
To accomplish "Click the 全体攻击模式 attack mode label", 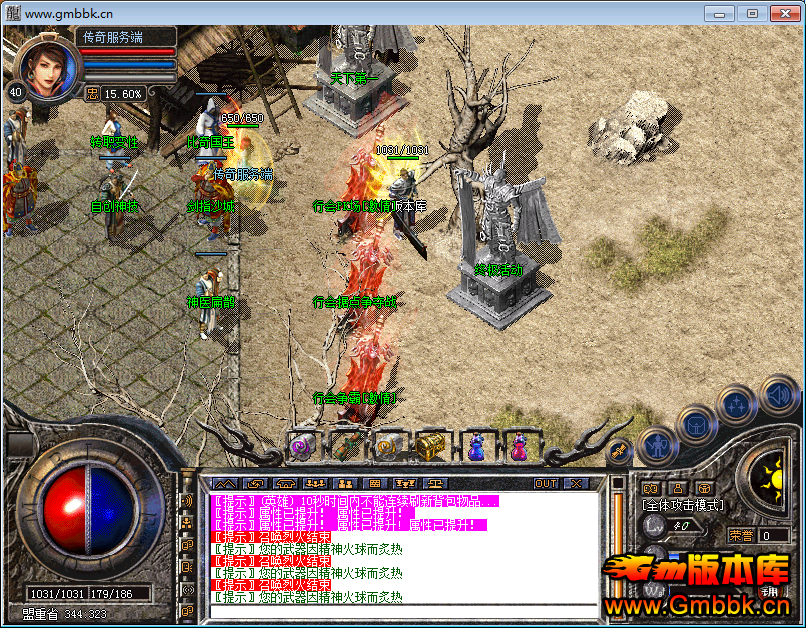I will [683, 506].
